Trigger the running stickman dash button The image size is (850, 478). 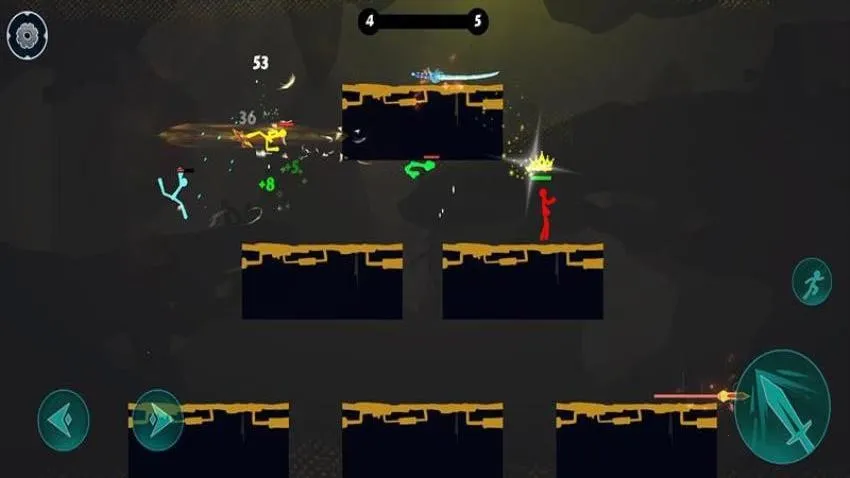pos(812,281)
